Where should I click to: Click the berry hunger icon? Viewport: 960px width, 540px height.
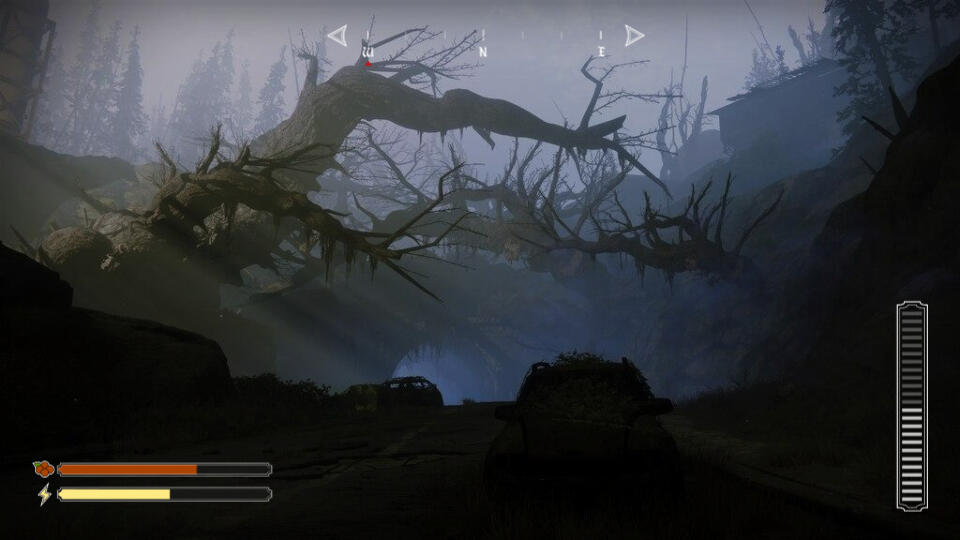[42, 468]
